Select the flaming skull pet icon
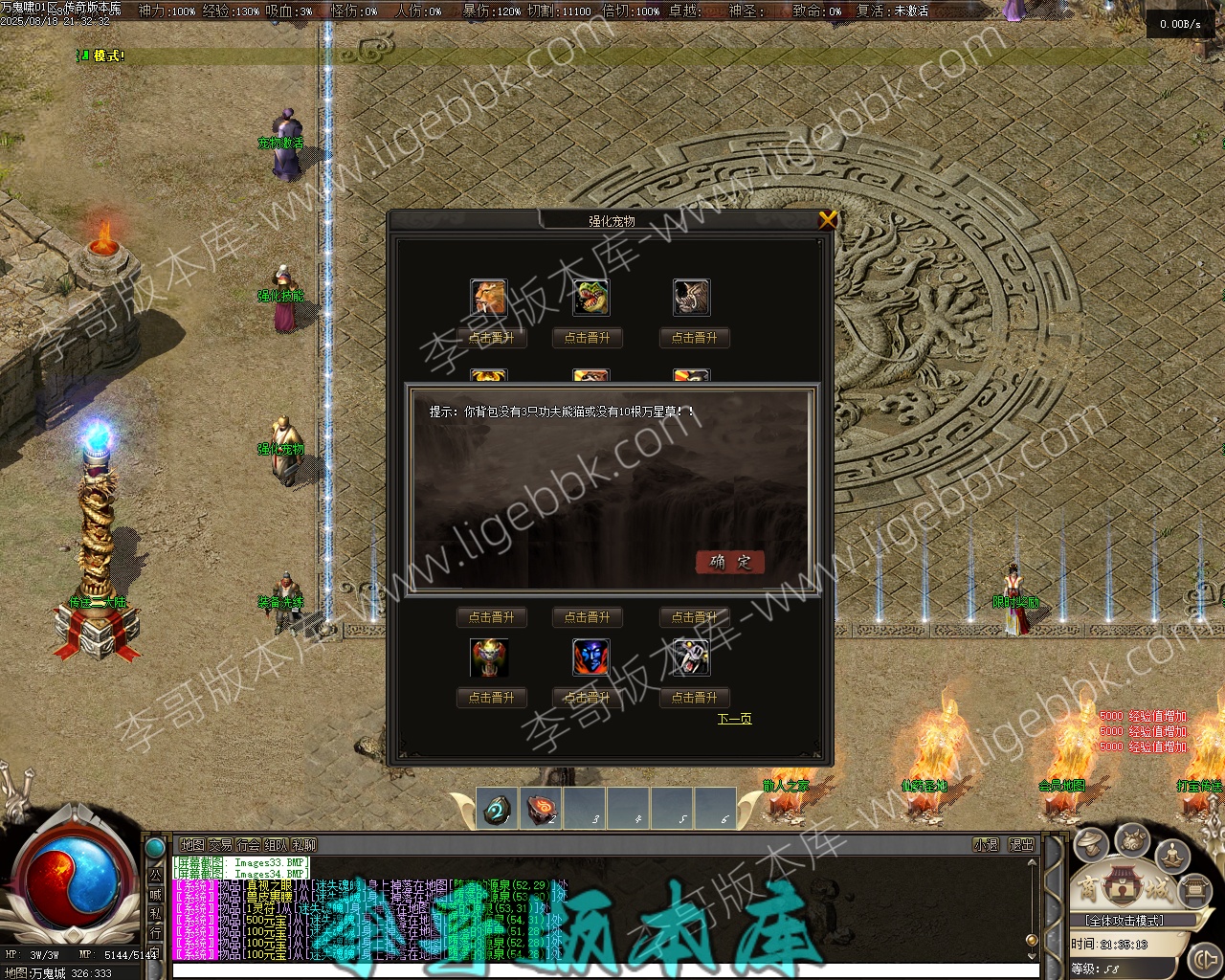 point(489,657)
